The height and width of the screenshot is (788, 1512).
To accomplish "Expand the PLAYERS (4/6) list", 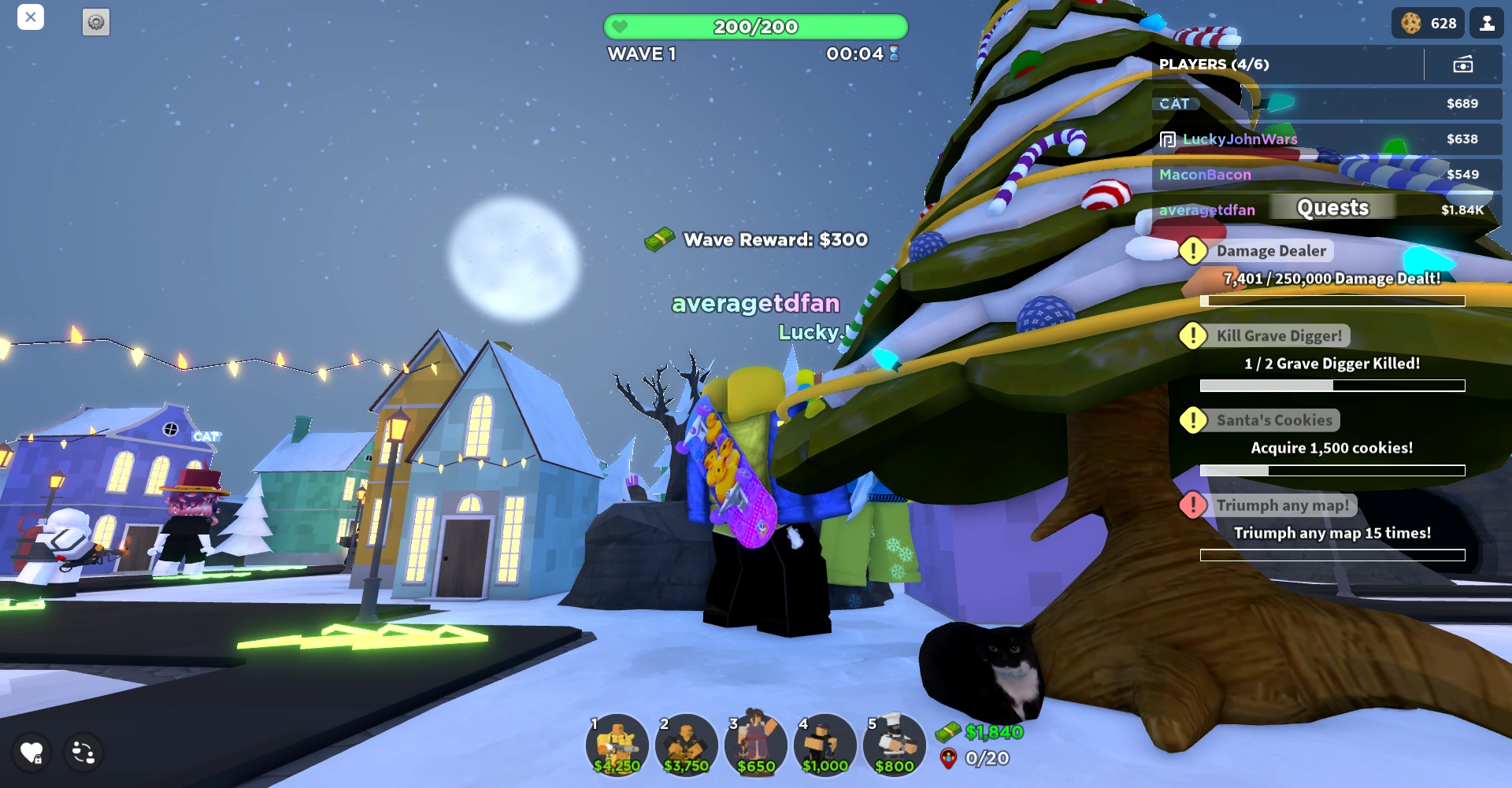I will coord(1213,65).
